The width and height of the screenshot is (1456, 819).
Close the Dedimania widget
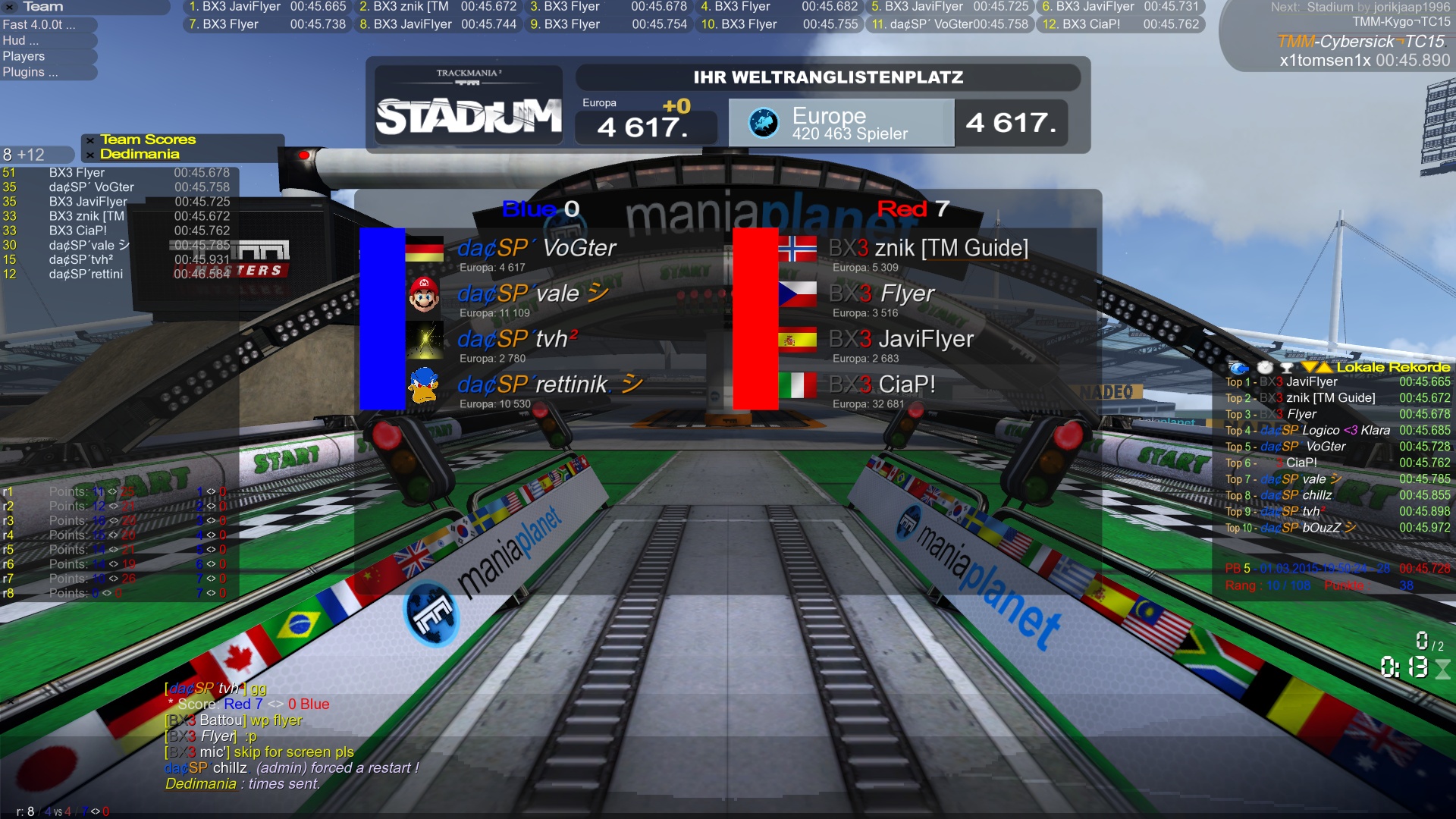90,155
